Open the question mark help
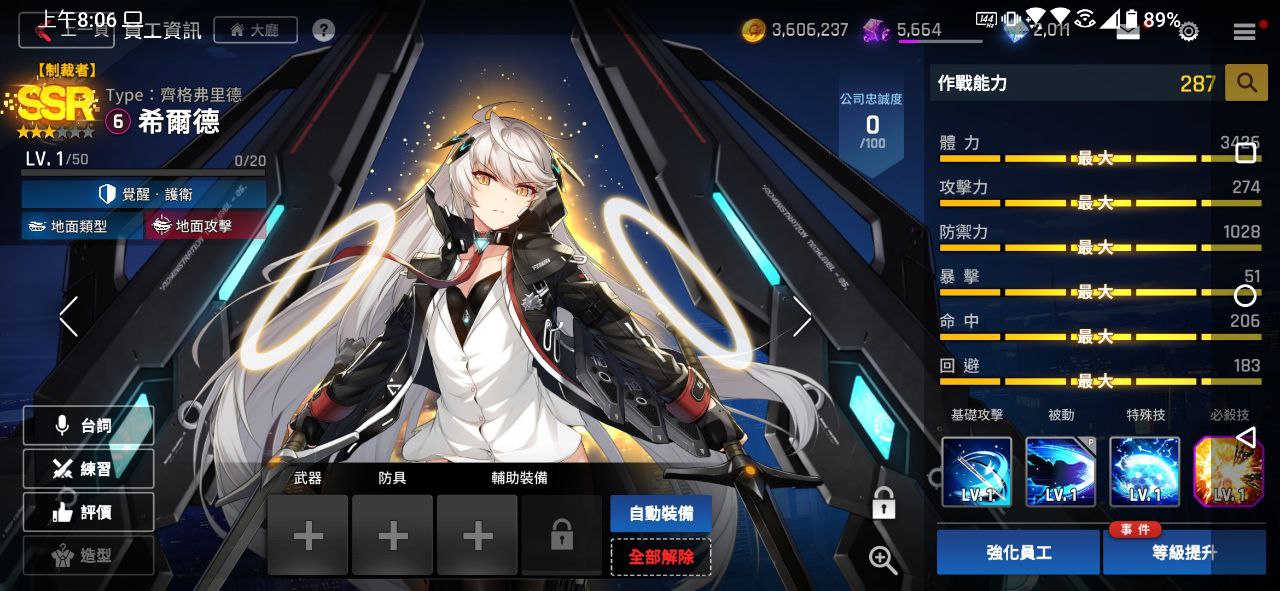 click(x=323, y=30)
